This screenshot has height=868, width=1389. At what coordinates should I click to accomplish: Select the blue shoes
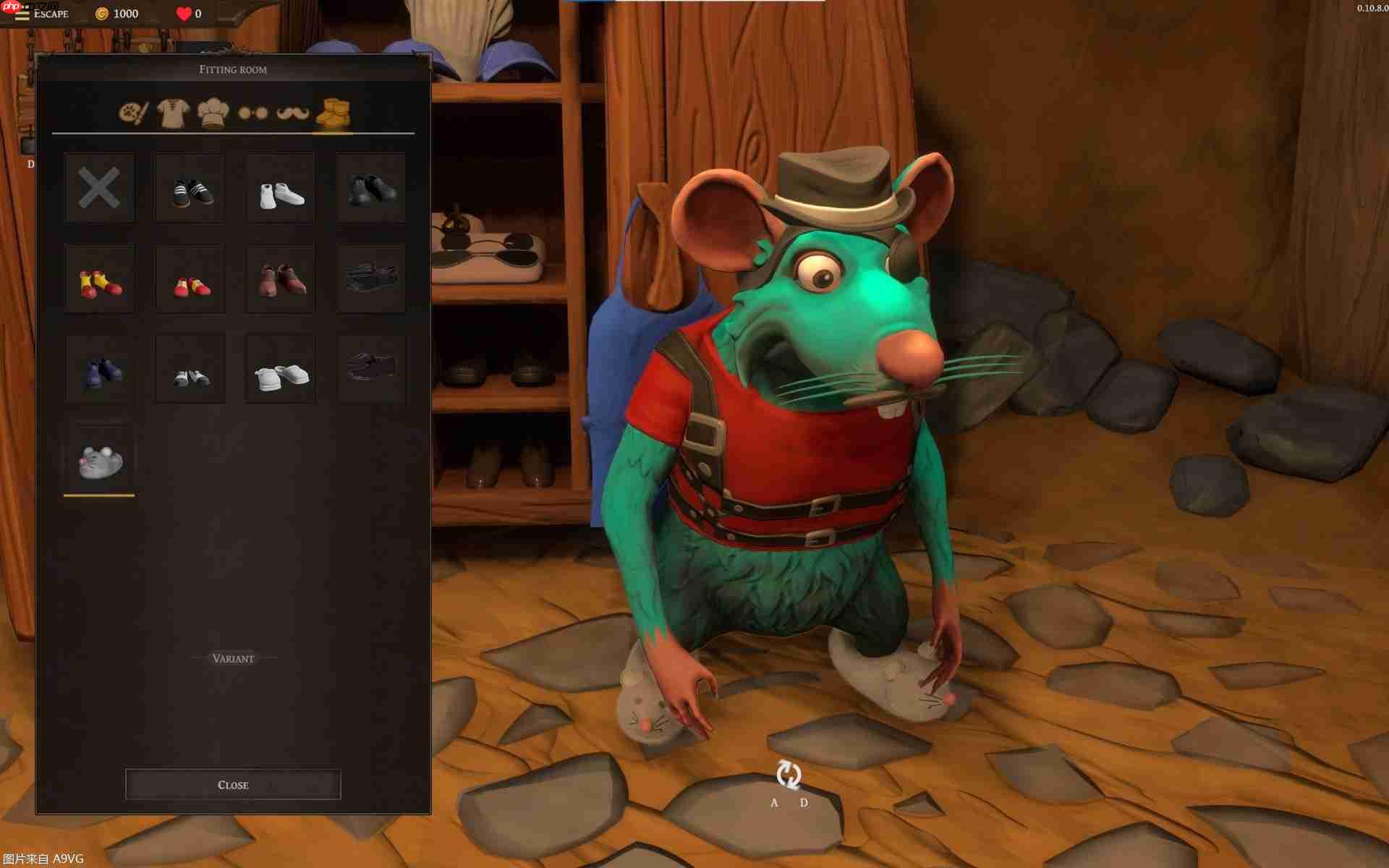(99, 370)
